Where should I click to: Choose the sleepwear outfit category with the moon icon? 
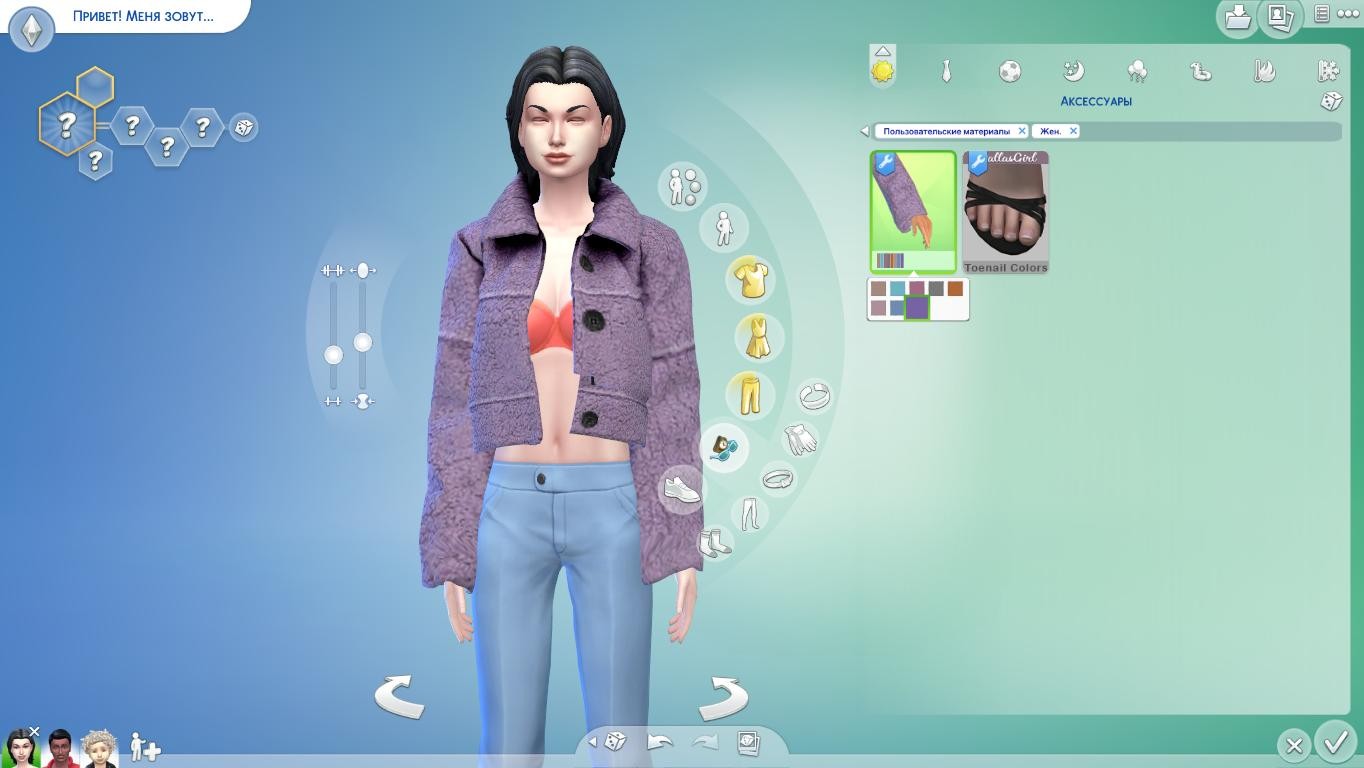click(x=1073, y=71)
